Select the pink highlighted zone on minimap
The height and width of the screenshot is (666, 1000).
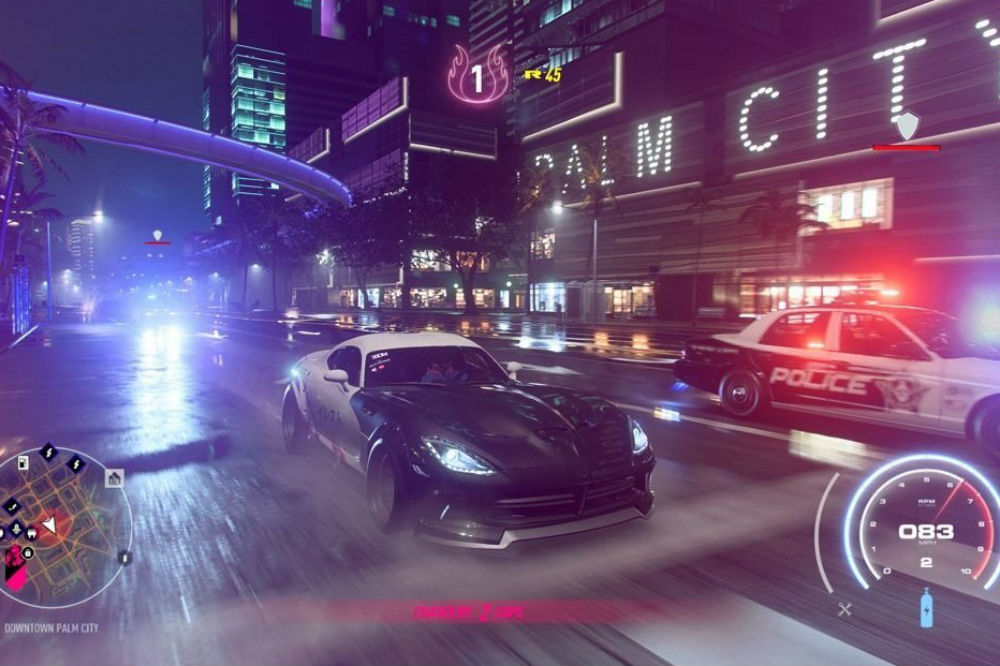[x=17, y=568]
